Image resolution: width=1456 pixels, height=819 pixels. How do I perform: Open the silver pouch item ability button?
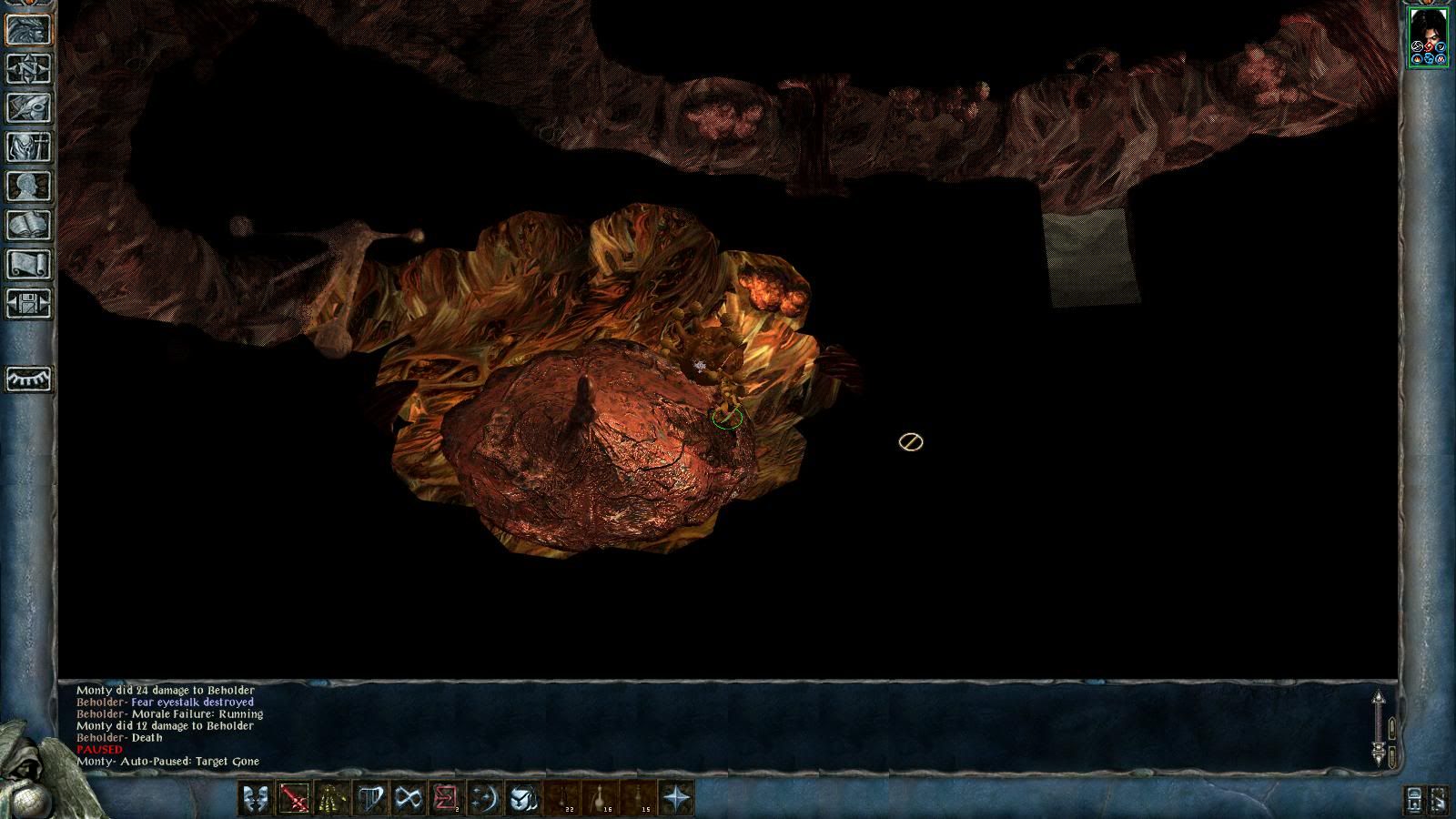pos(523,799)
